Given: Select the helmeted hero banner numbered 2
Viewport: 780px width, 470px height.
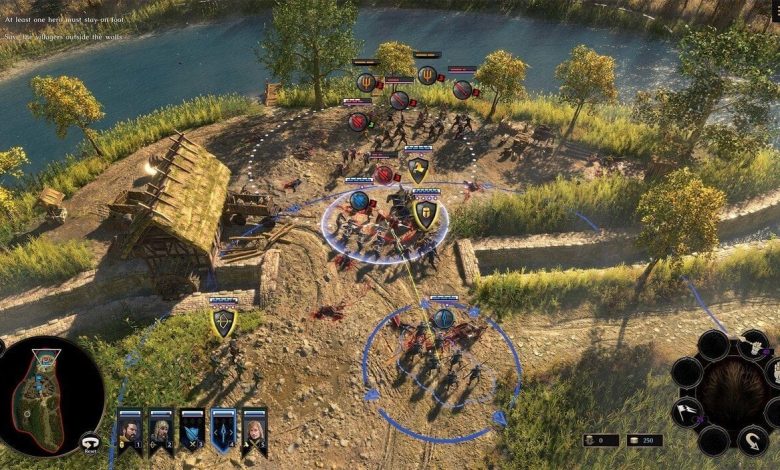Looking at the screenshot, I should (161, 431).
